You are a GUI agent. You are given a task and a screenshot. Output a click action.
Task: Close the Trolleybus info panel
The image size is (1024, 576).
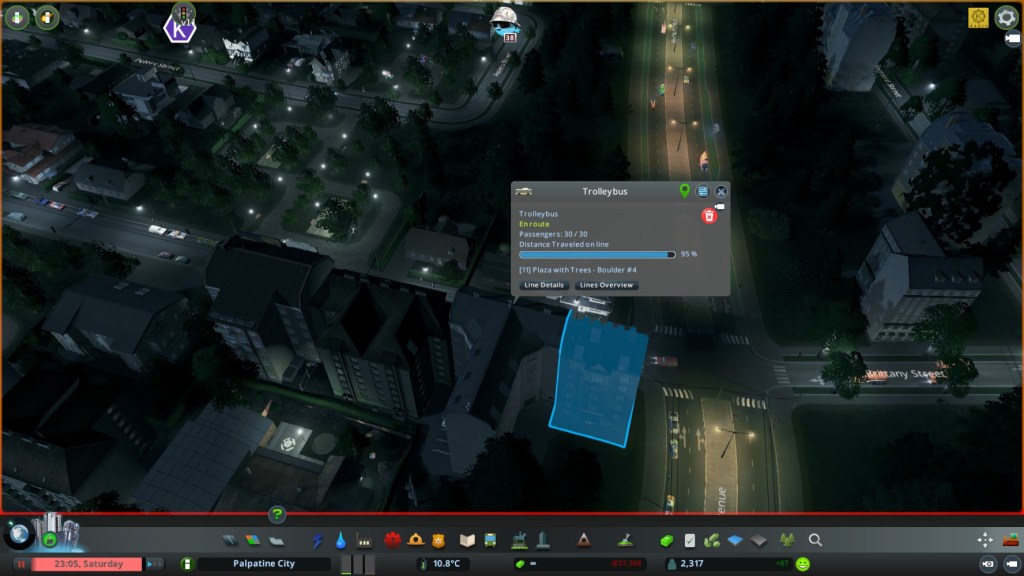coord(721,191)
